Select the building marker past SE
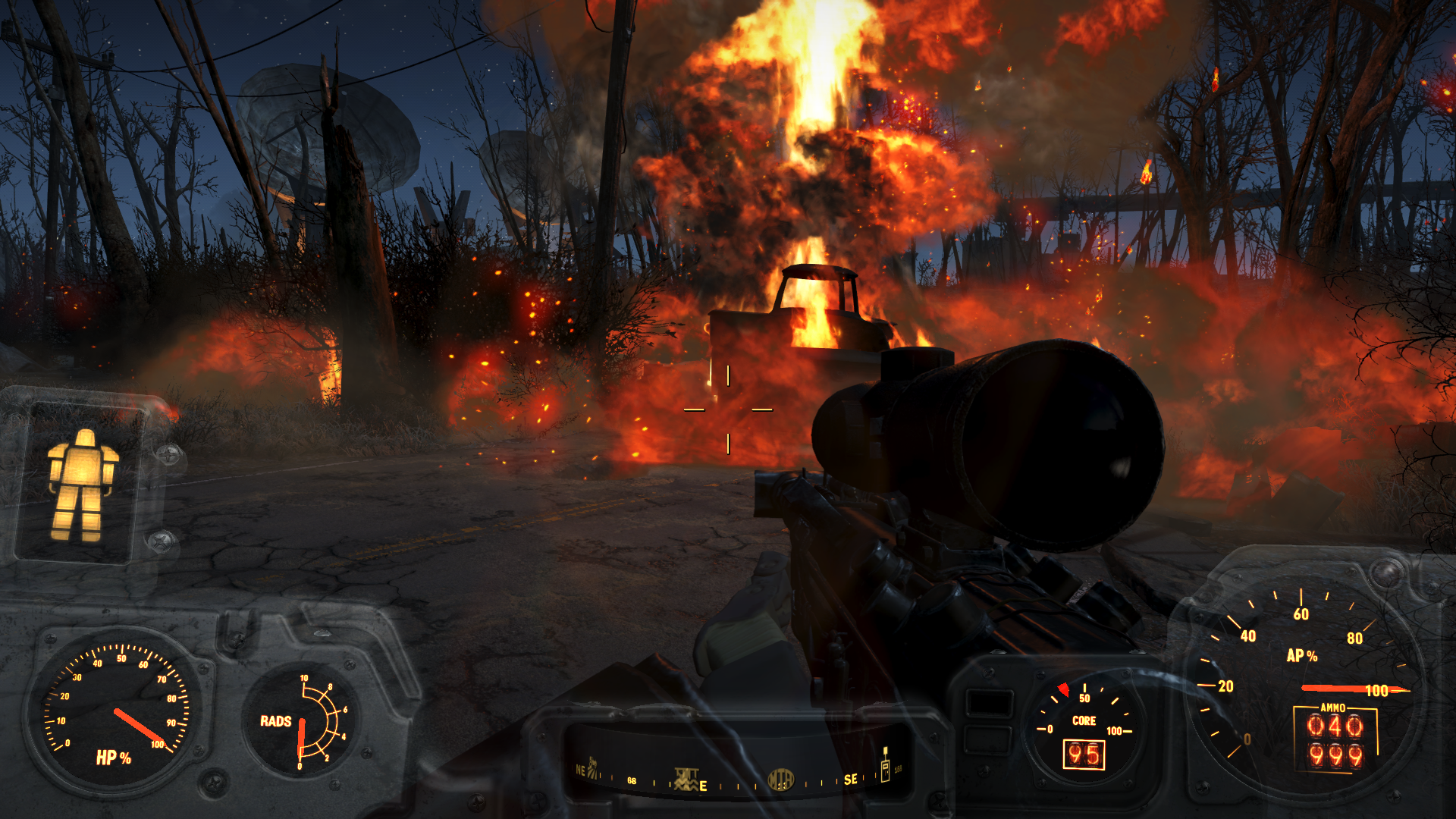This screenshot has width=1456, height=819. 884,765
